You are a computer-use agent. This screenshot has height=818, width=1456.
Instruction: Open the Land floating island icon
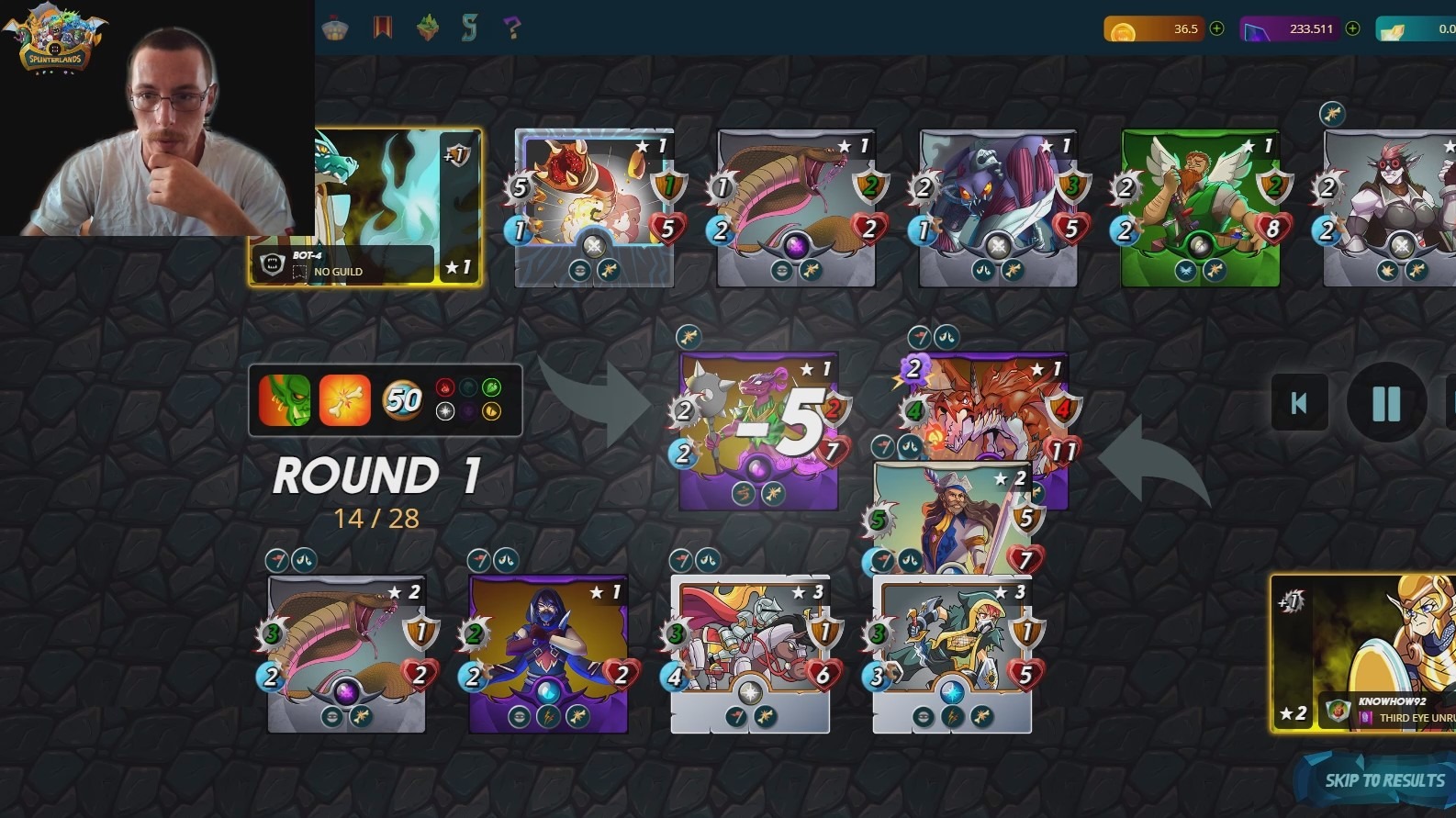(427, 28)
